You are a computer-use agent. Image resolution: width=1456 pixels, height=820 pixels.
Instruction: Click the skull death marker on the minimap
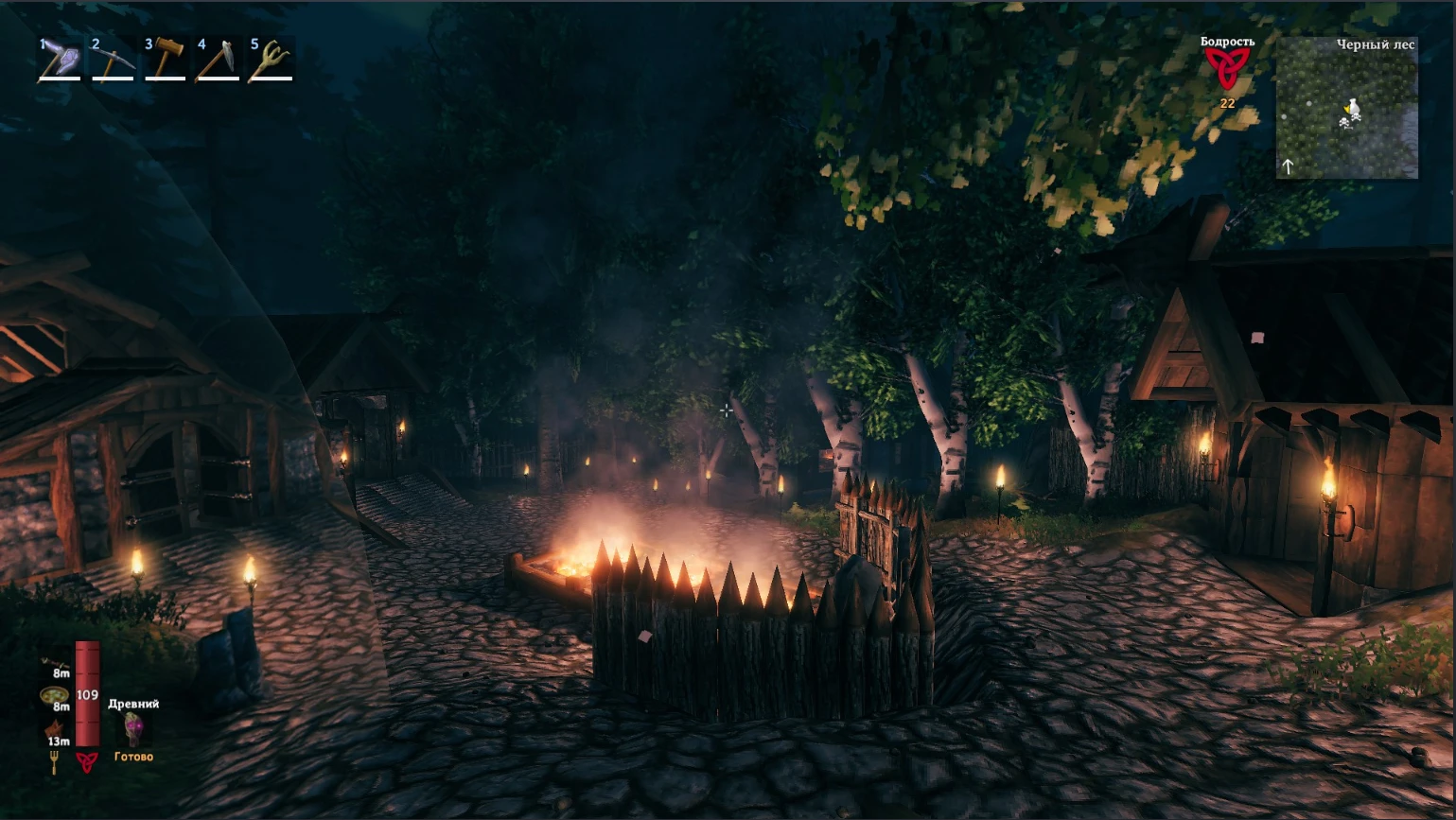pos(1357,116)
